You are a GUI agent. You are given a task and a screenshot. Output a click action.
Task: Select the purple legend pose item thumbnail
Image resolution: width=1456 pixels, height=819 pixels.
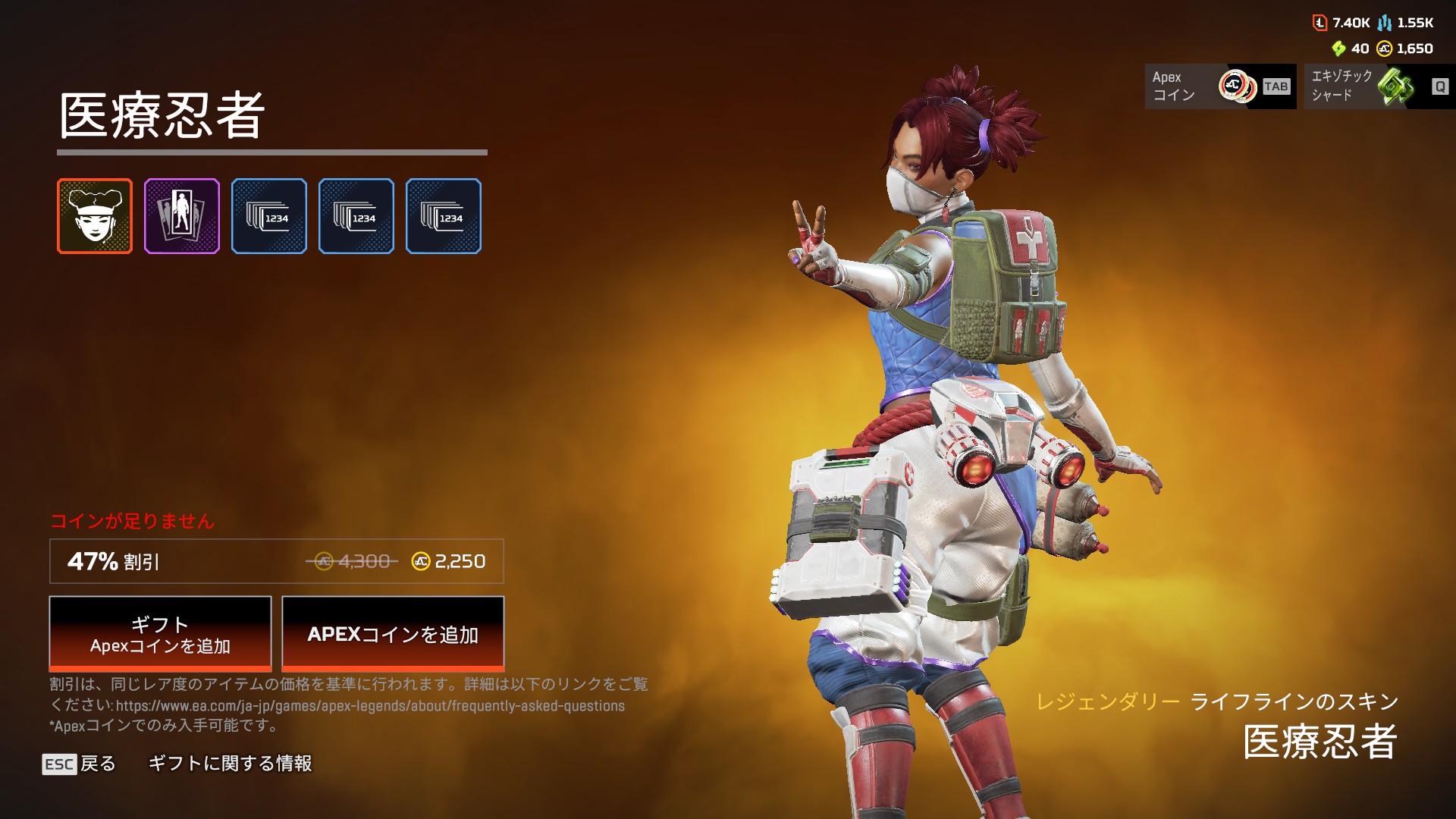182,216
